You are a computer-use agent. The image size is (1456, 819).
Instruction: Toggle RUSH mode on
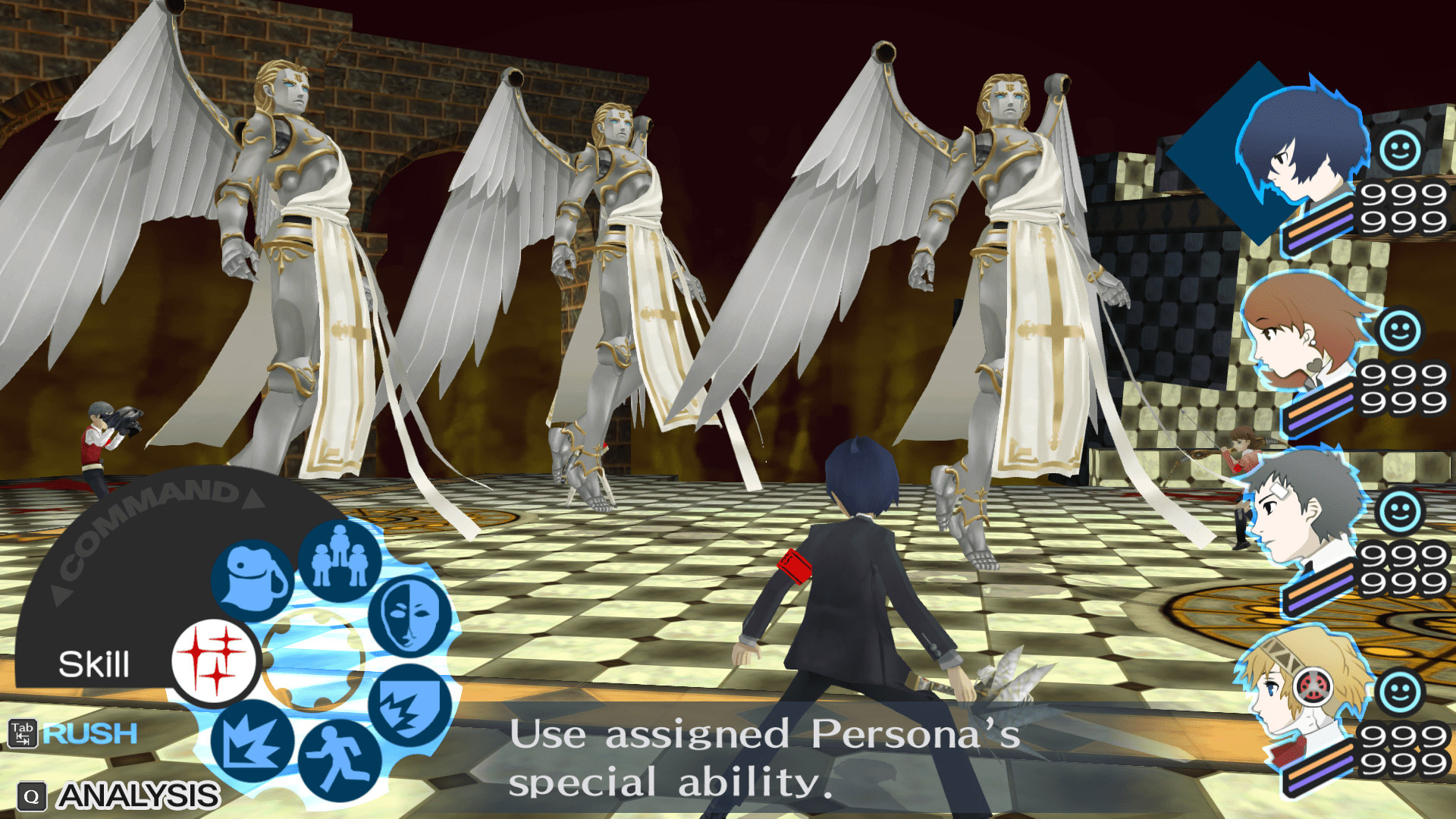click(89, 733)
